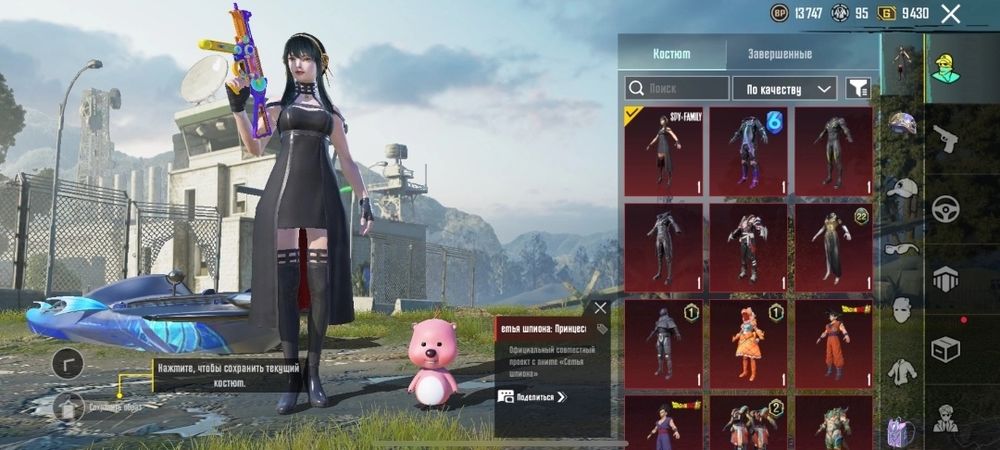Choose the orange dress outfit
Screen dimensions: 1000x450
(748, 343)
